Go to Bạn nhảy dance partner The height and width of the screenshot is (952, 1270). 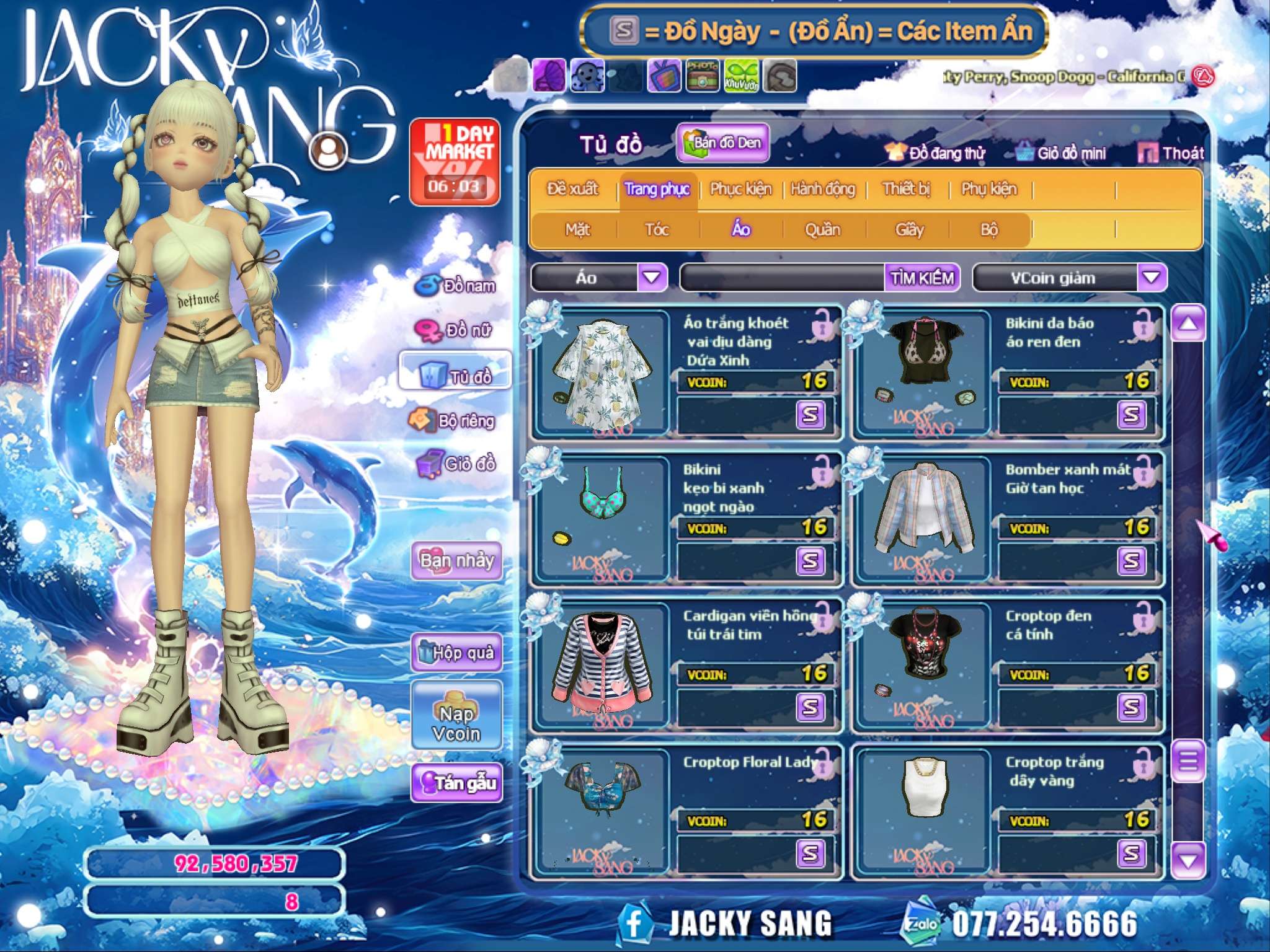pyautogui.click(x=456, y=560)
